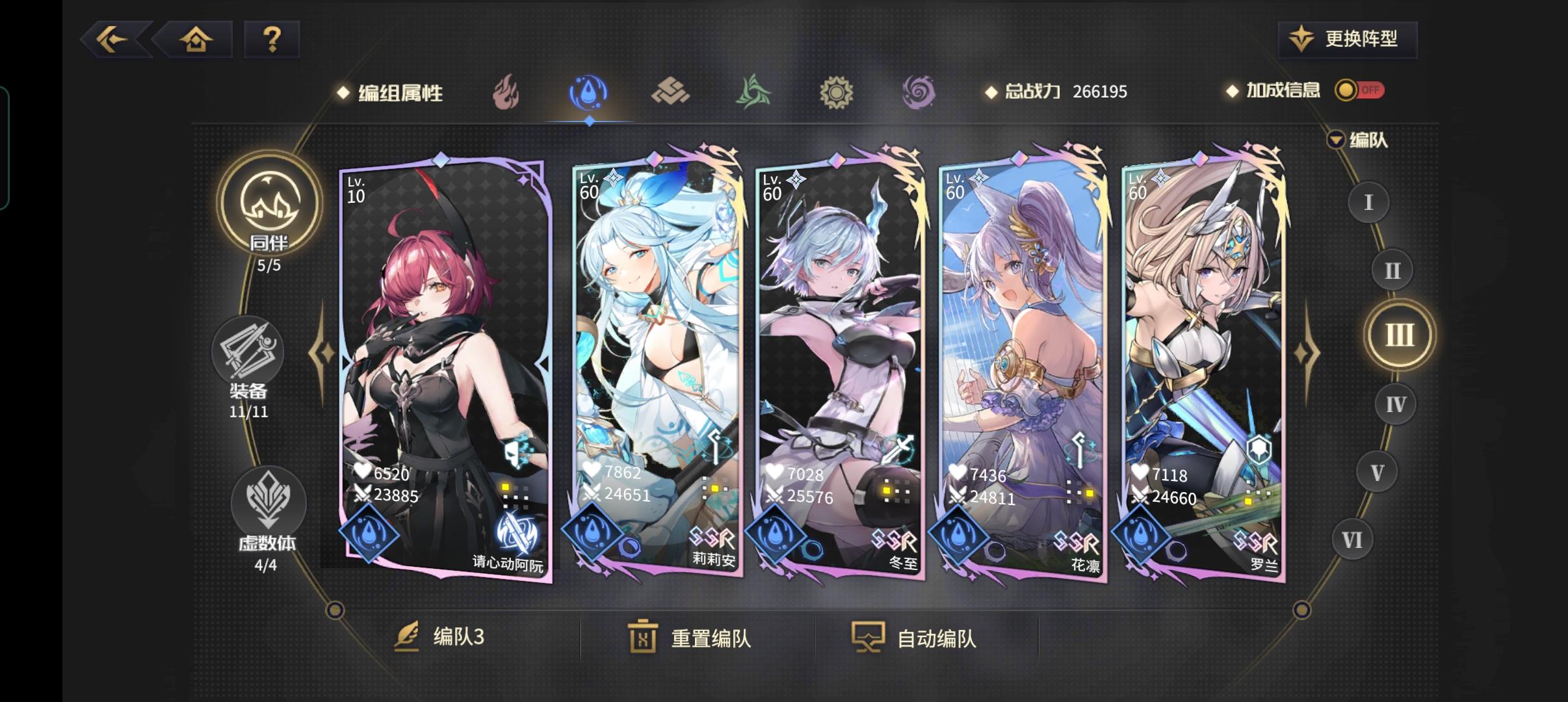Select the light element filter icon

pos(837,92)
